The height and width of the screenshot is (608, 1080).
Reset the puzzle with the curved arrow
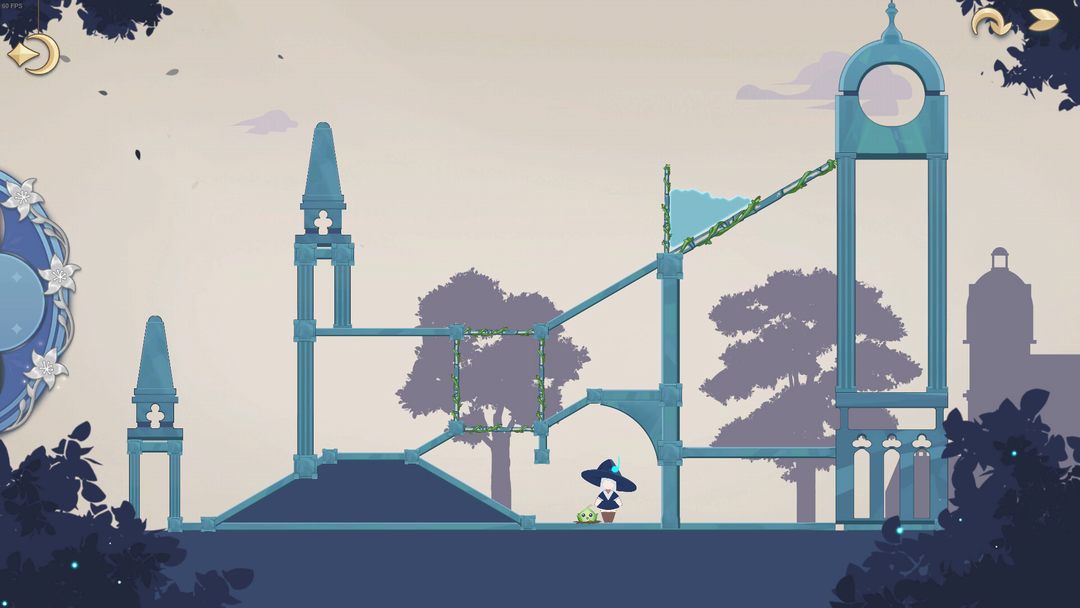coord(989,21)
